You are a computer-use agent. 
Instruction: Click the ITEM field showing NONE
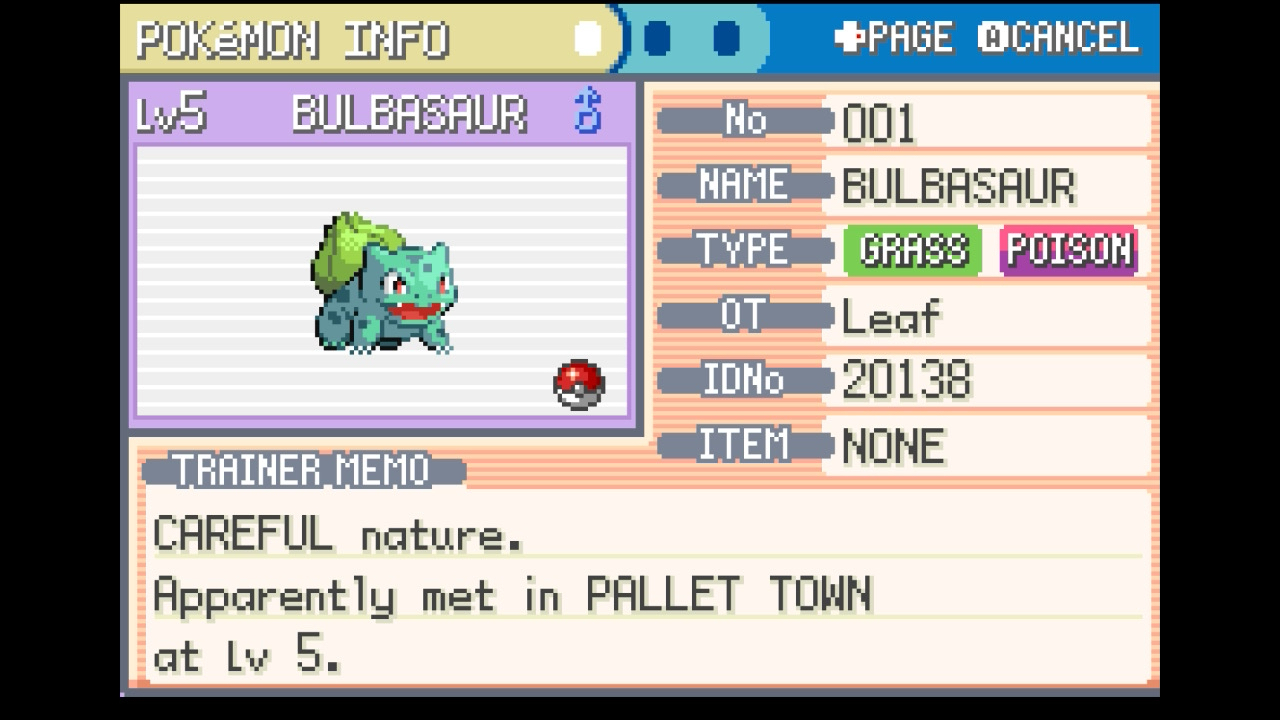985,446
